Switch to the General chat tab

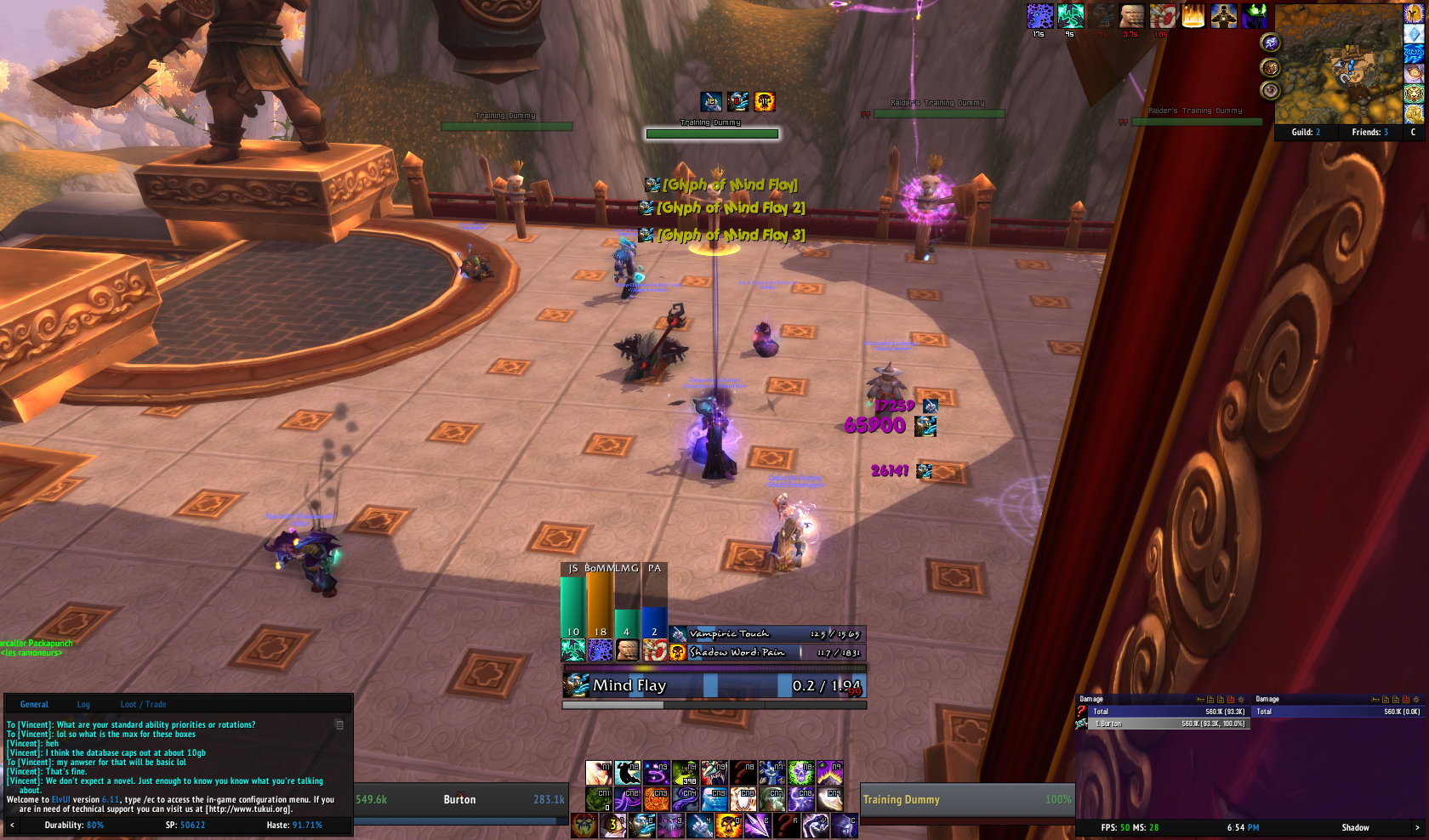pyautogui.click(x=34, y=704)
